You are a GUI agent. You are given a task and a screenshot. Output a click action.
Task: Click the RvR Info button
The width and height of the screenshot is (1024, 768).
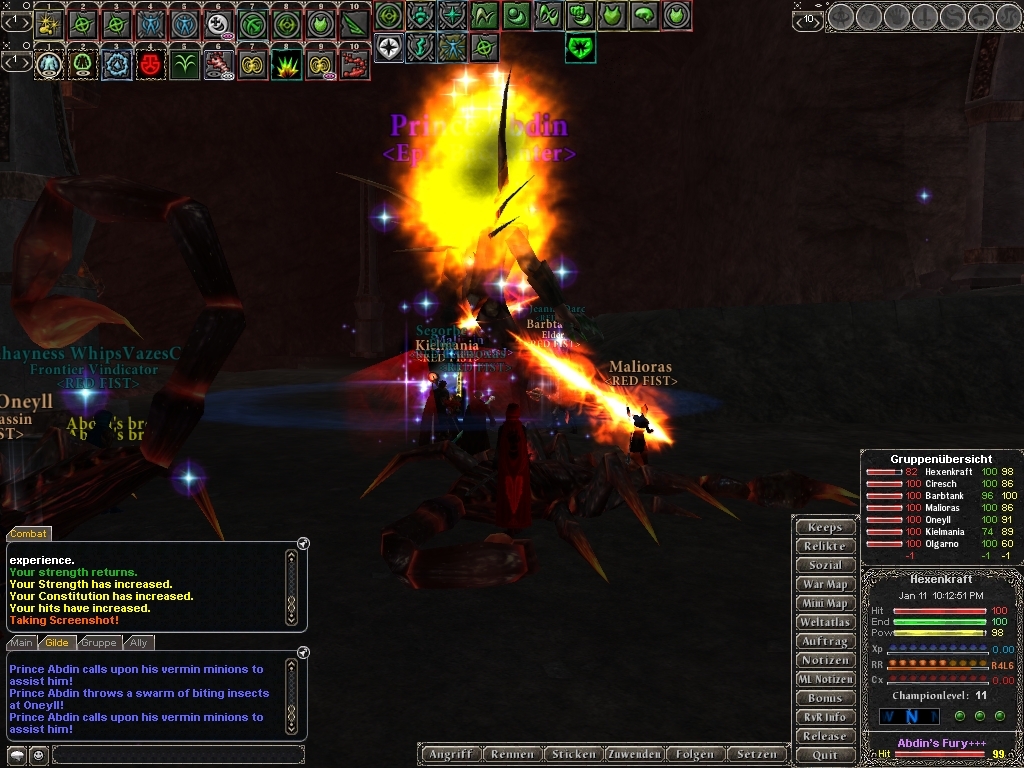coord(825,717)
